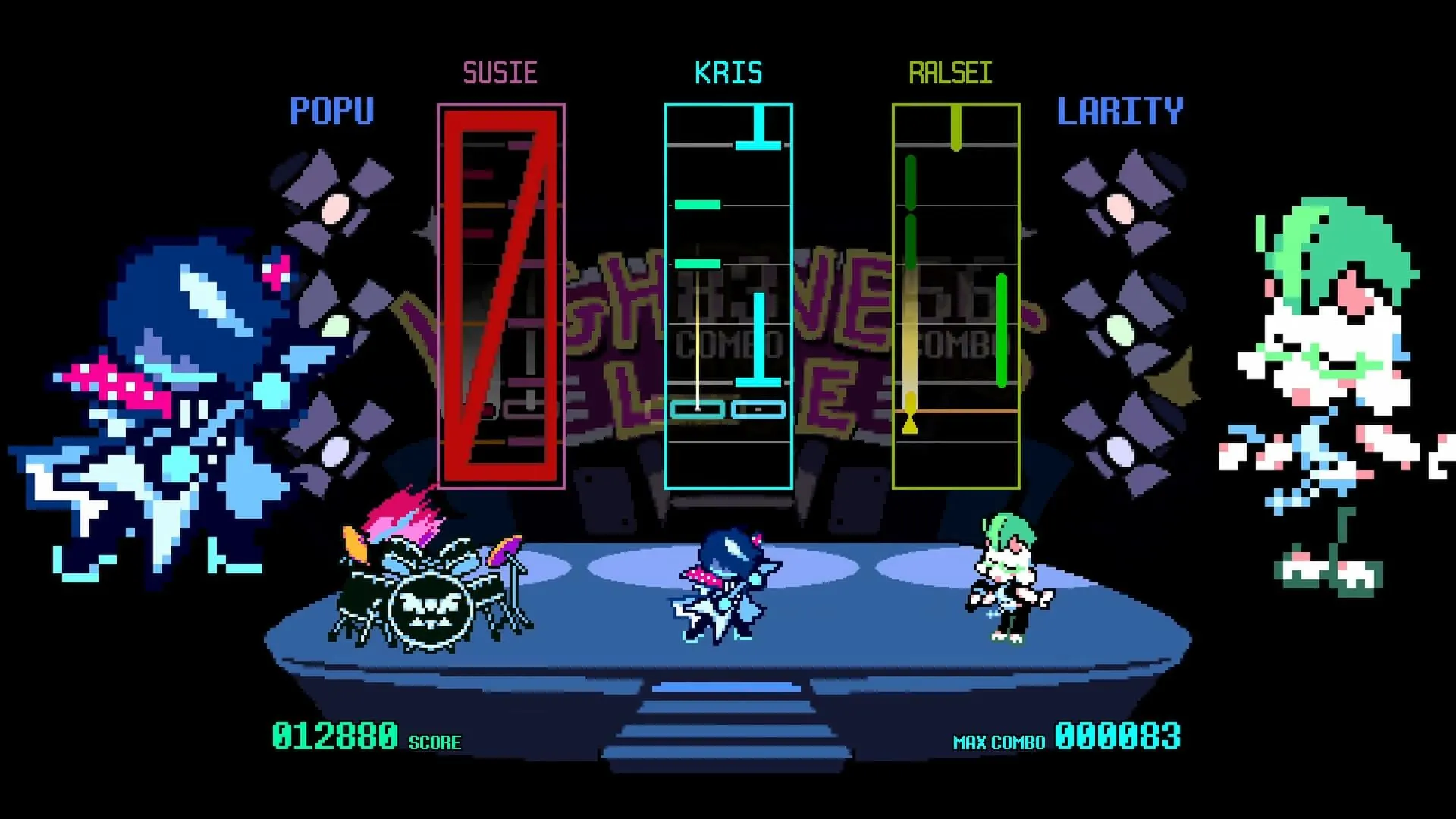Select the KRIS lane header label
1456x819 pixels.
point(729,72)
